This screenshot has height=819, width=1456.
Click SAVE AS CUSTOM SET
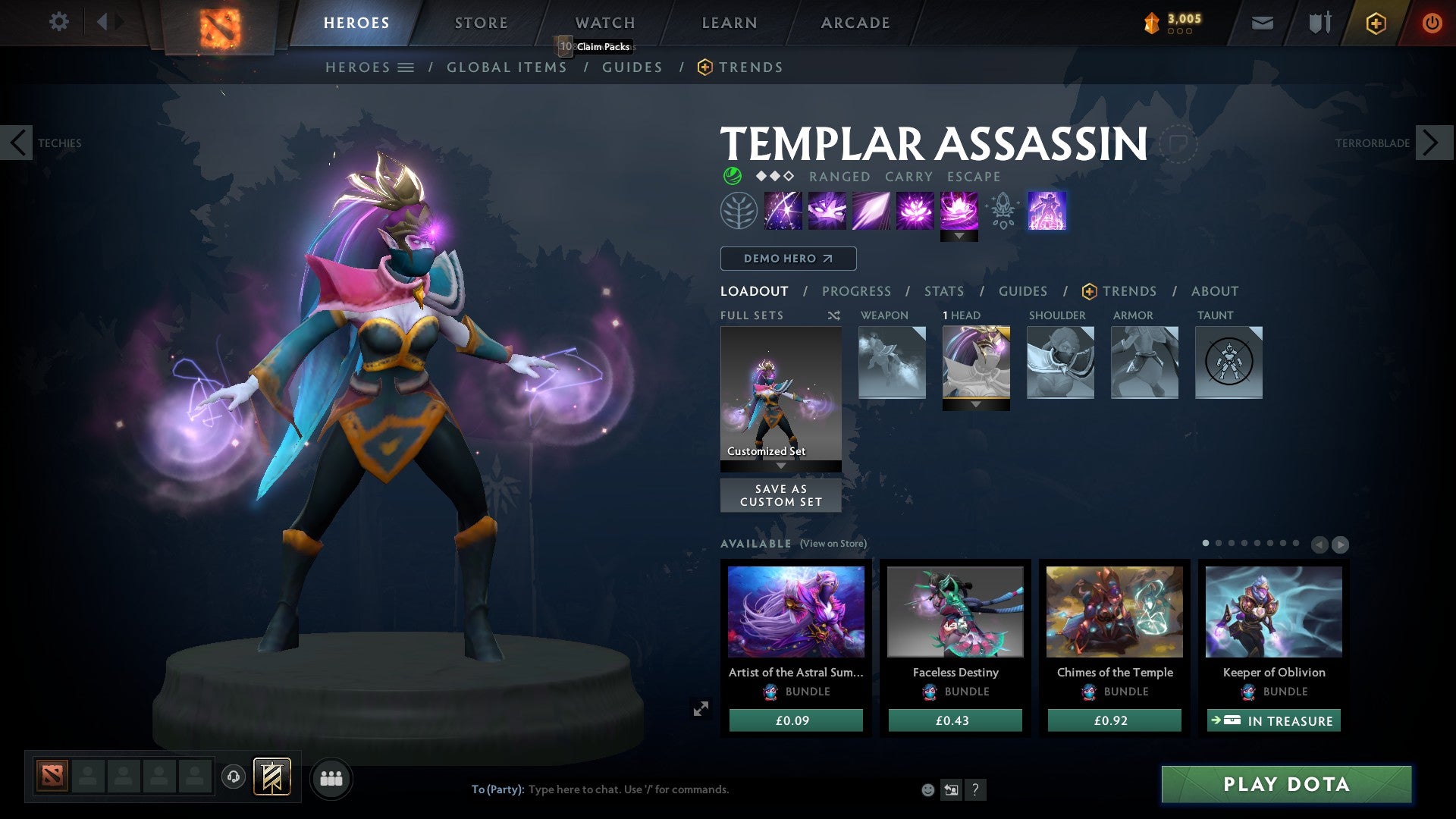pyautogui.click(x=780, y=495)
